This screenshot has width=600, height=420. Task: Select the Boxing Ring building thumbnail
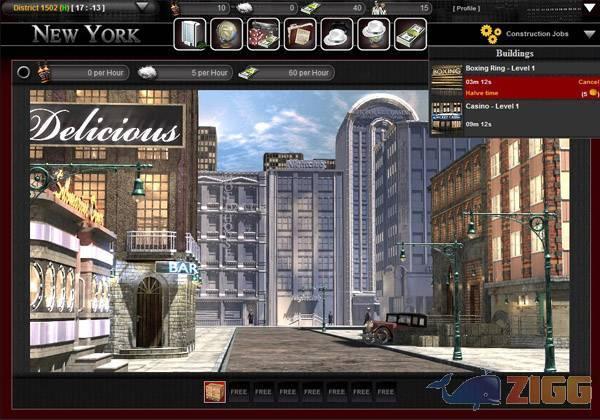coord(447,79)
